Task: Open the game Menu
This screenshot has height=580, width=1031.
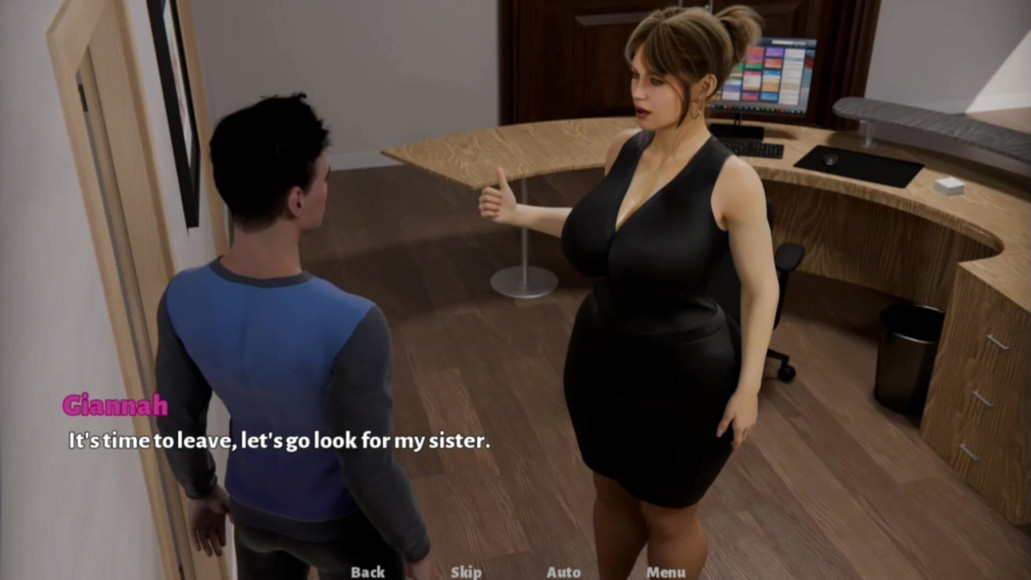Action: [x=665, y=572]
